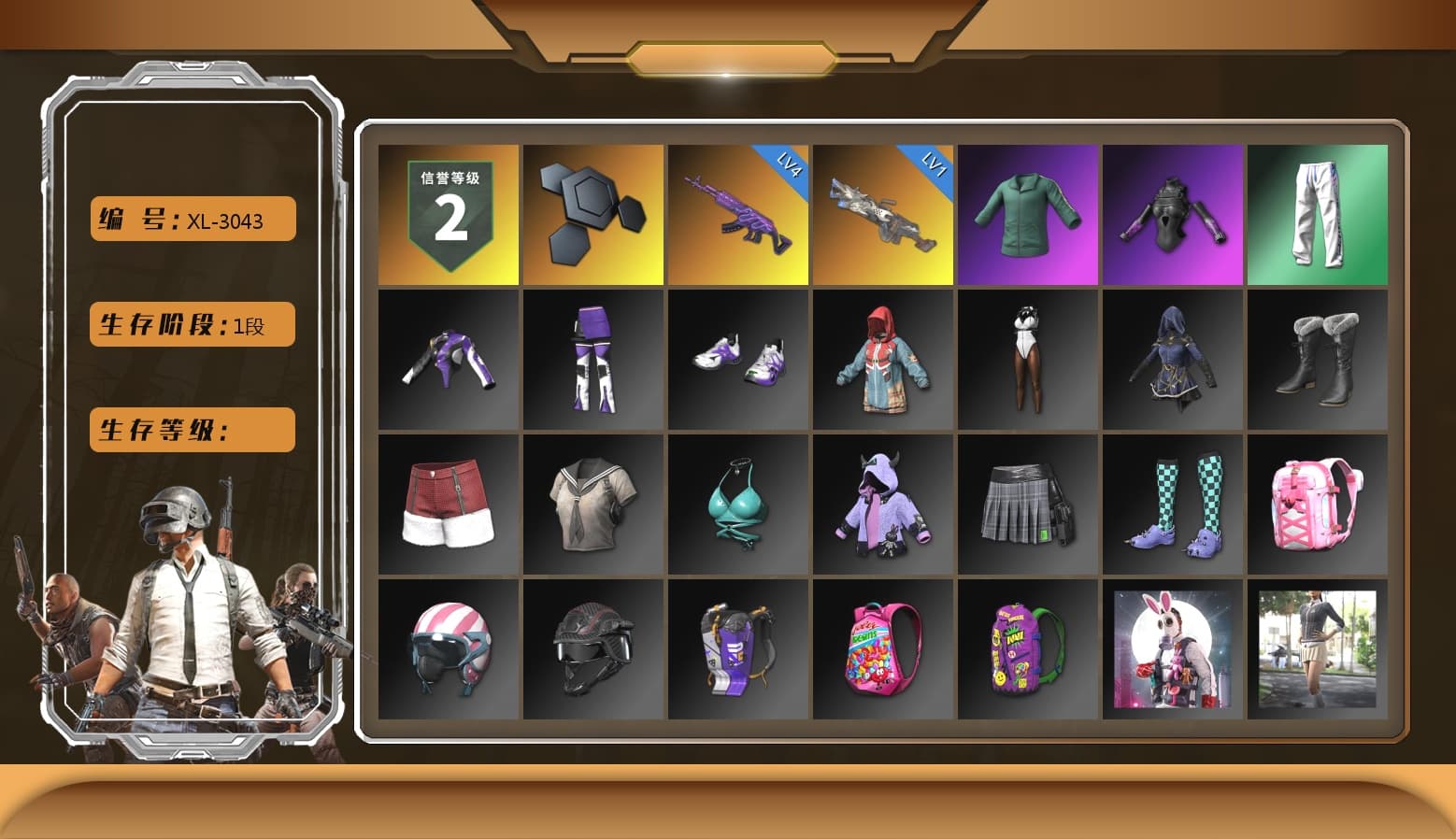This screenshot has height=839, width=1456.
Task: Click the sailor shirt with tie
Action: coord(592,505)
